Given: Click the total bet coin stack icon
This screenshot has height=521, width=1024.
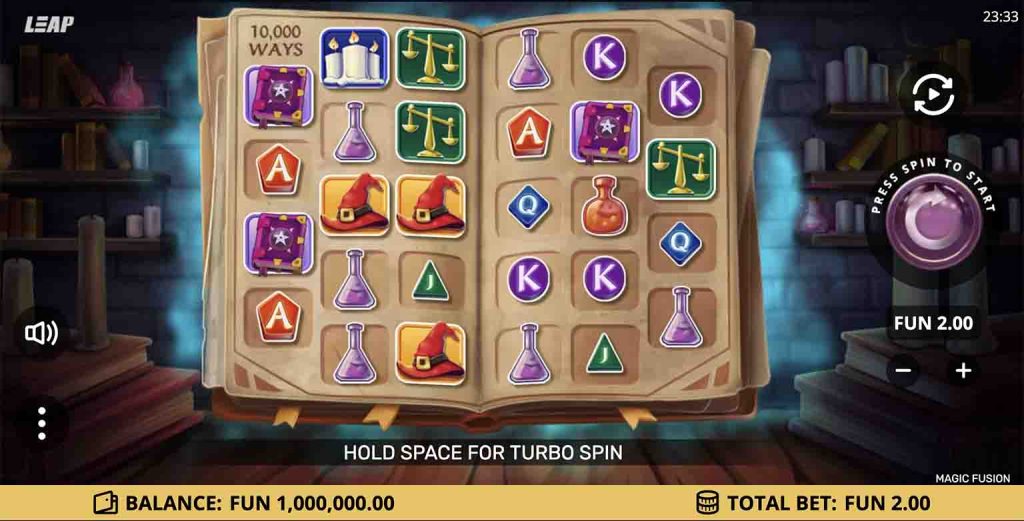Looking at the screenshot, I should coord(708,503).
